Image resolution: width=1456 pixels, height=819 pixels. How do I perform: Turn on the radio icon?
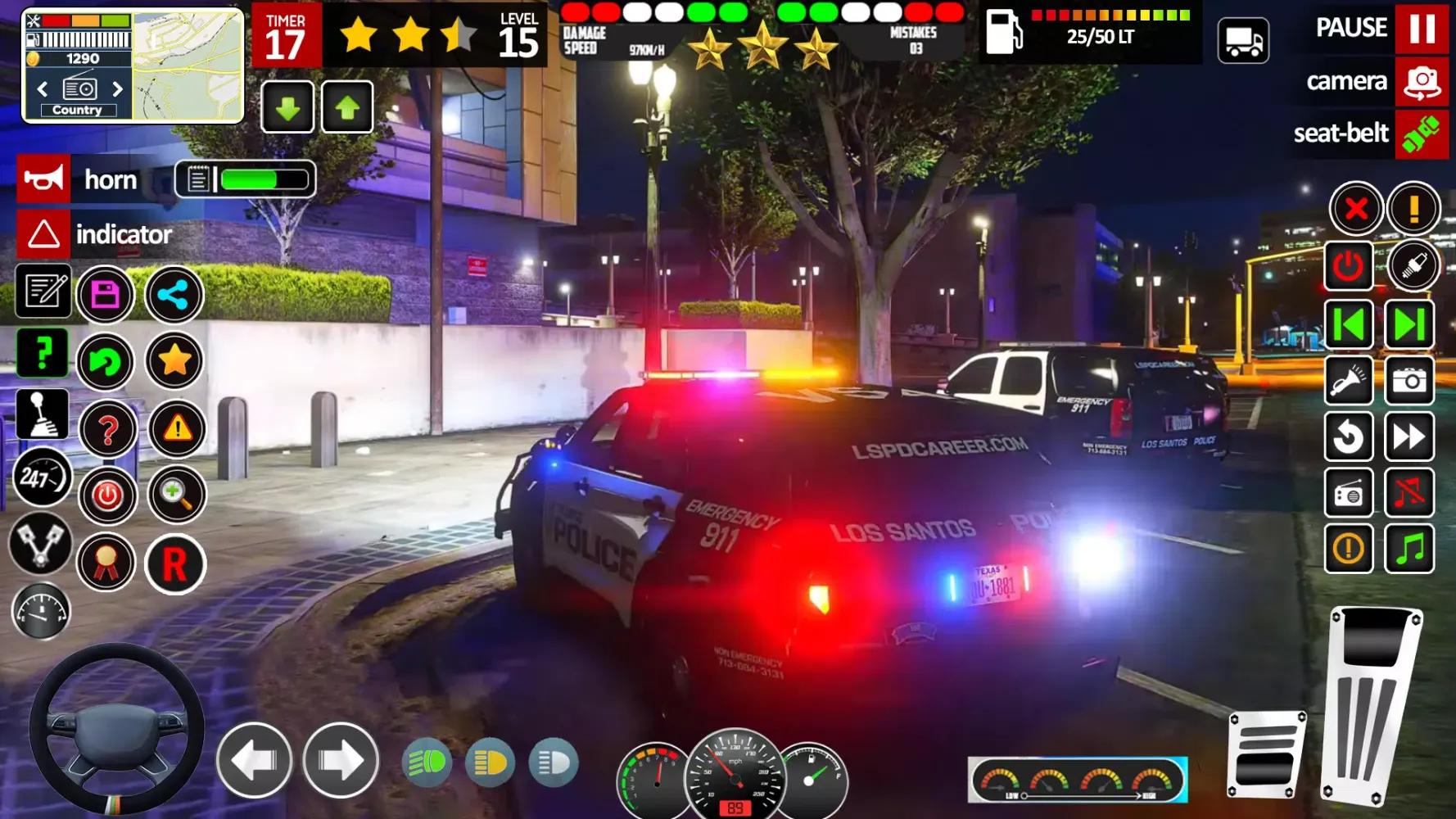click(1348, 493)
